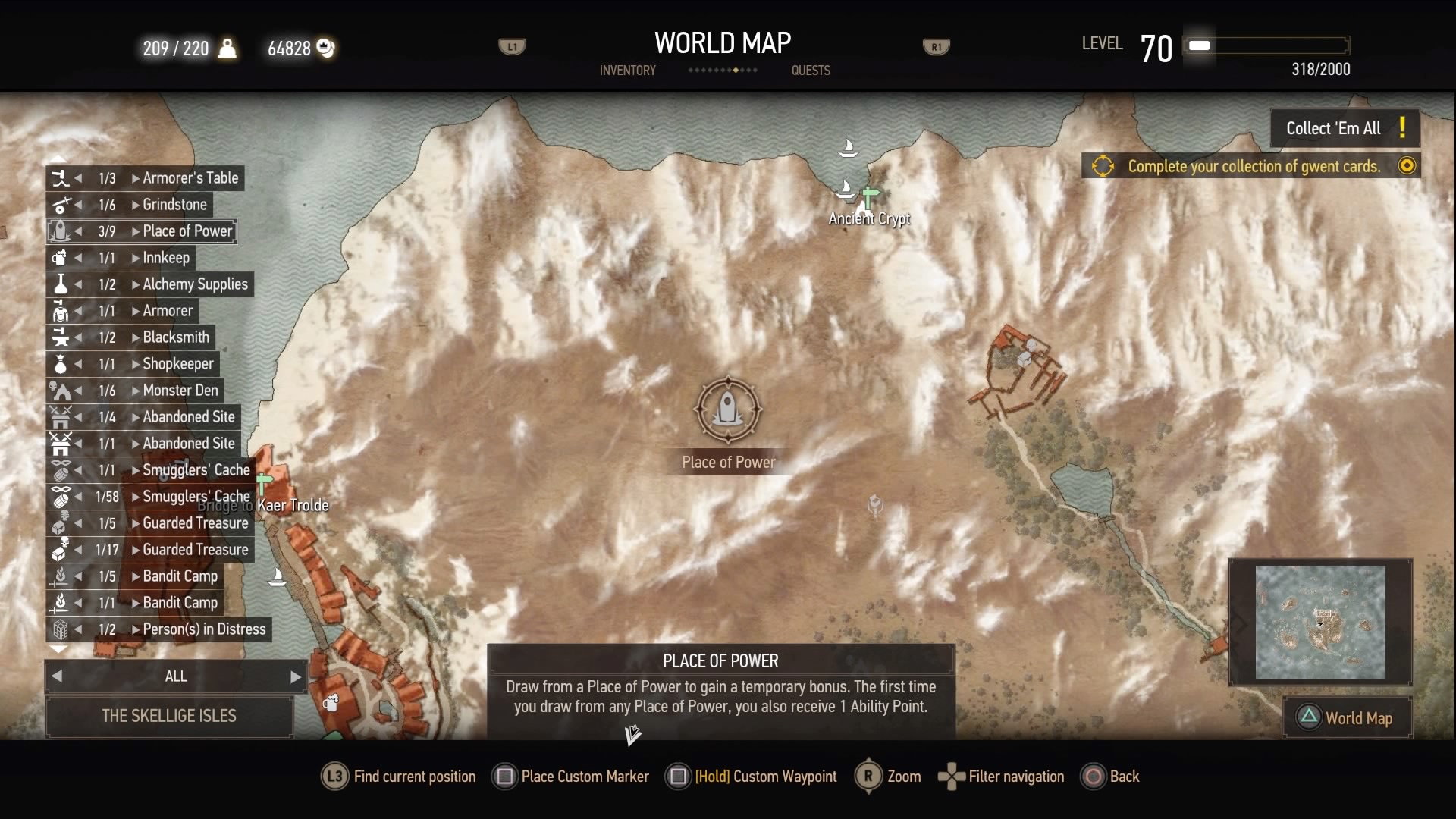Select the Shopkeeper filter entry
This screenshot has height=819, width=1456.
178,364
